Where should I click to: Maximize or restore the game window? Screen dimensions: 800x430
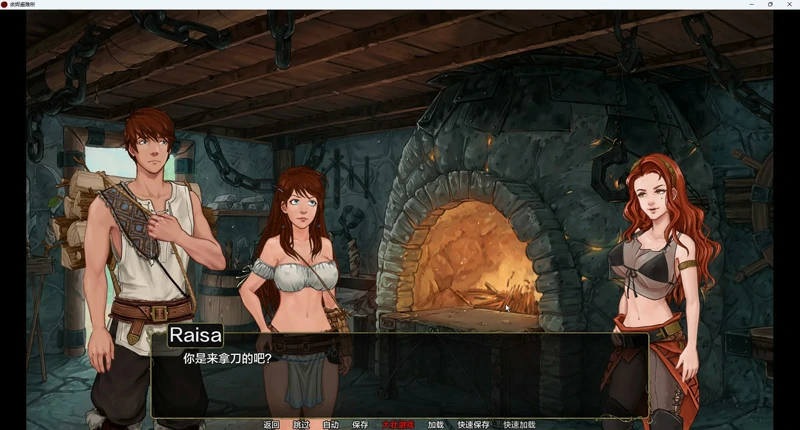click(x=770, y=4)
